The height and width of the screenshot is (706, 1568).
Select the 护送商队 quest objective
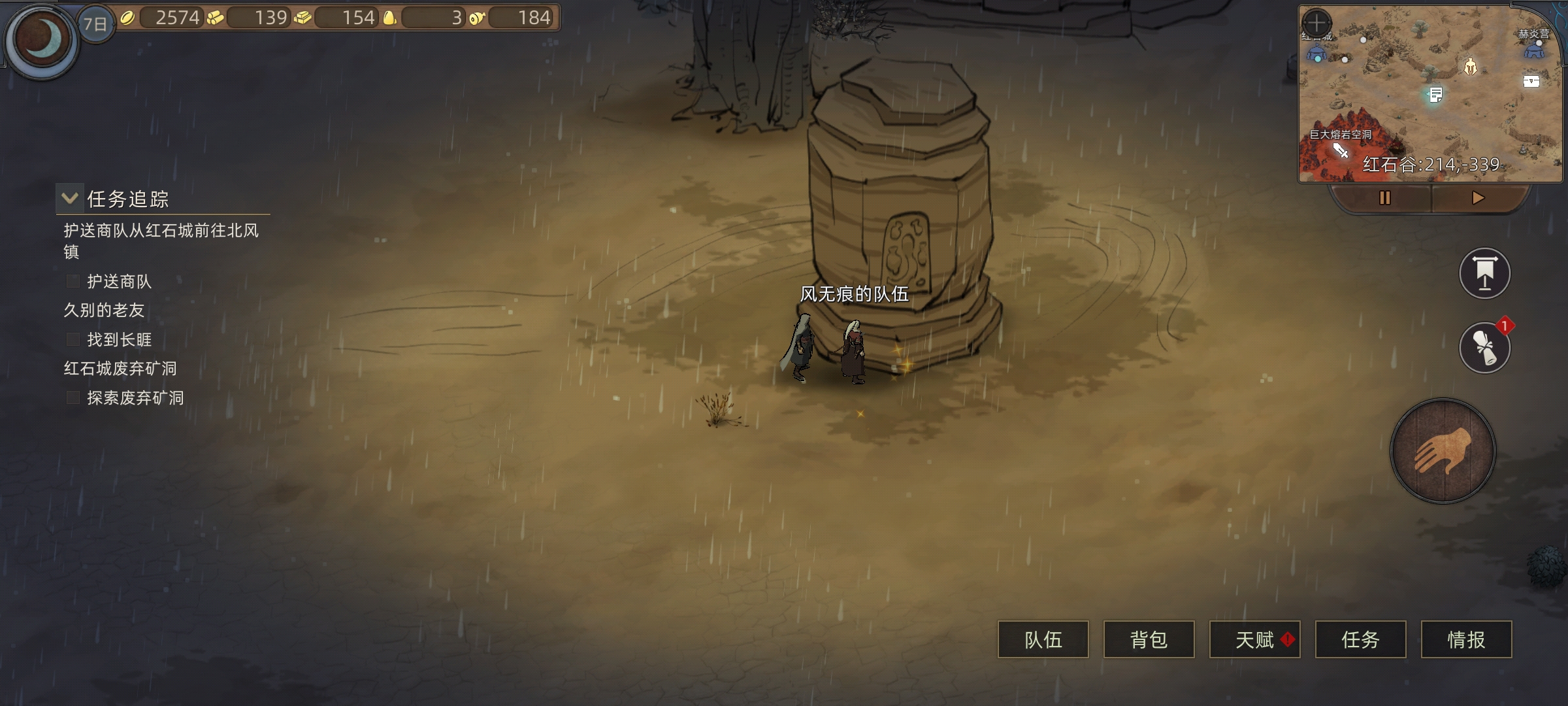coord(119,282)
